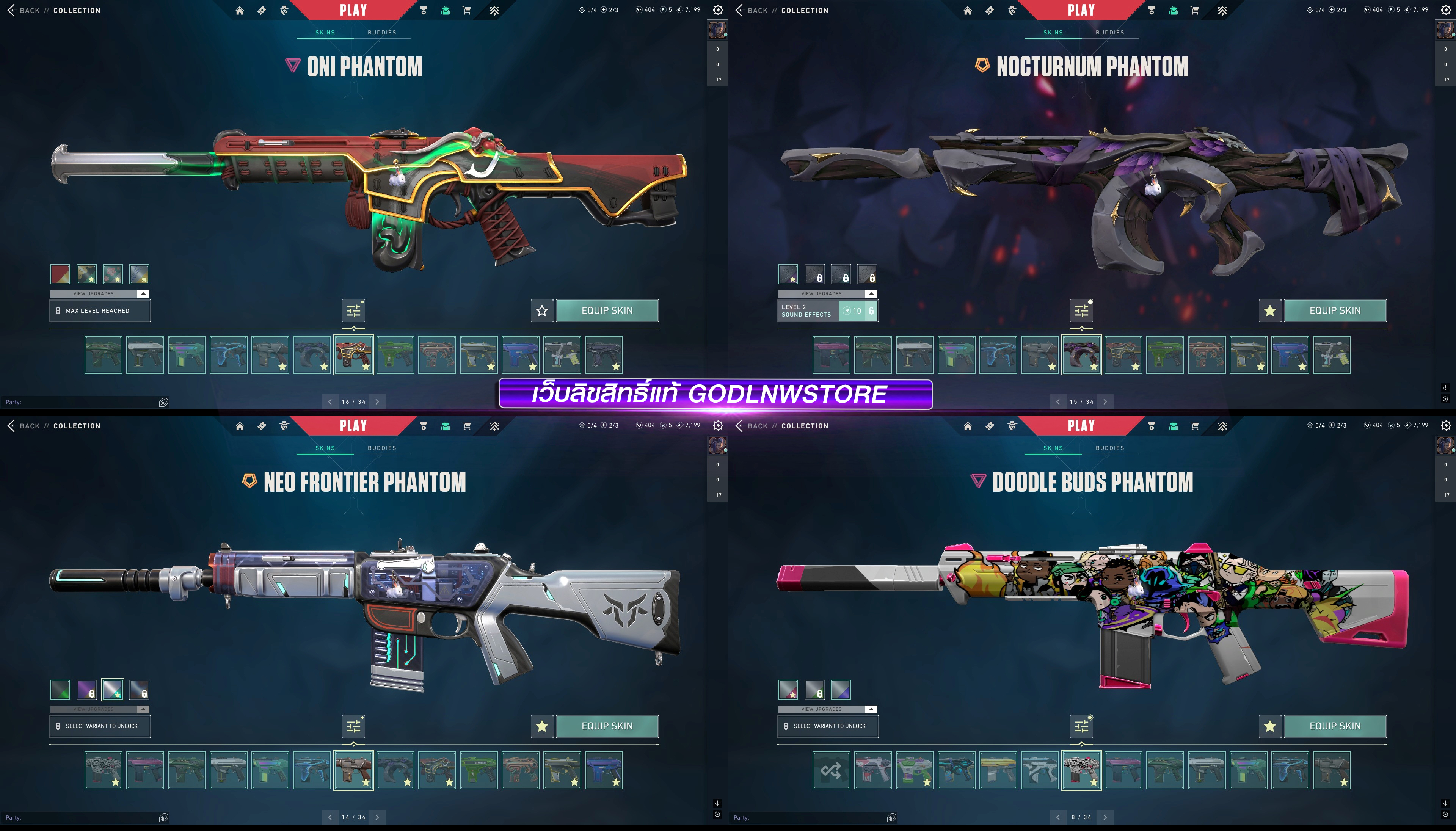This screenshot has height=831, width=1456.
Task: Equip the Oni Phantom skin
Action: [607, 310]
